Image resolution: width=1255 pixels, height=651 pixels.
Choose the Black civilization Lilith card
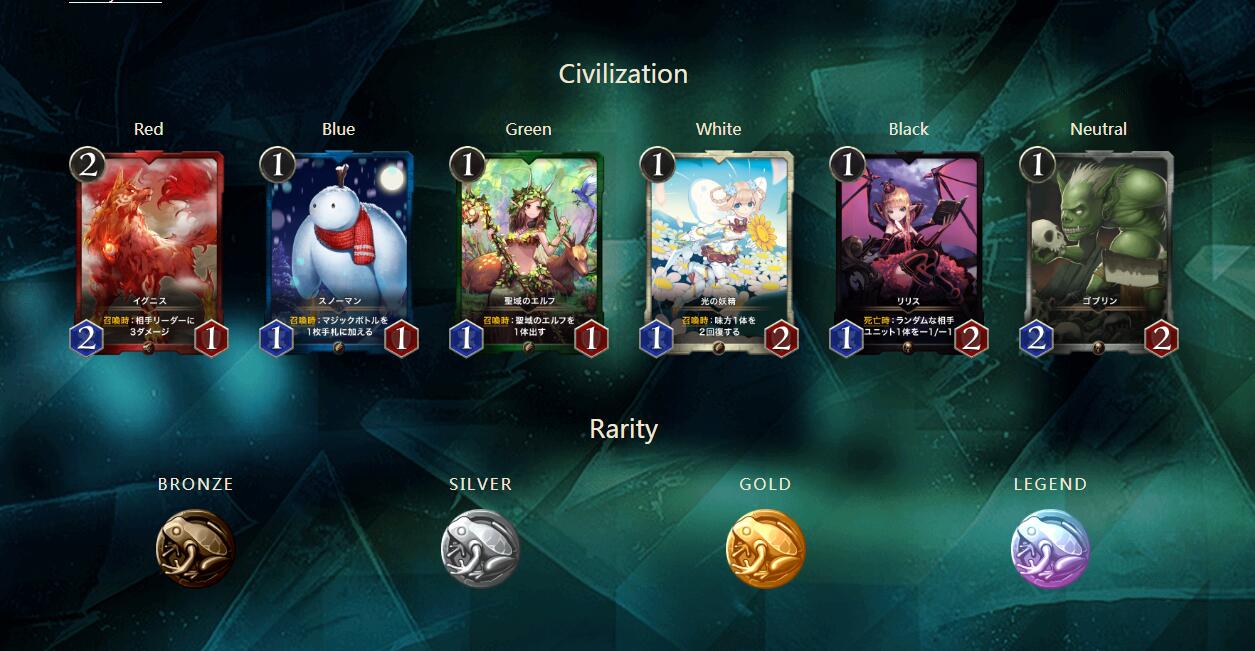[909, 250]
